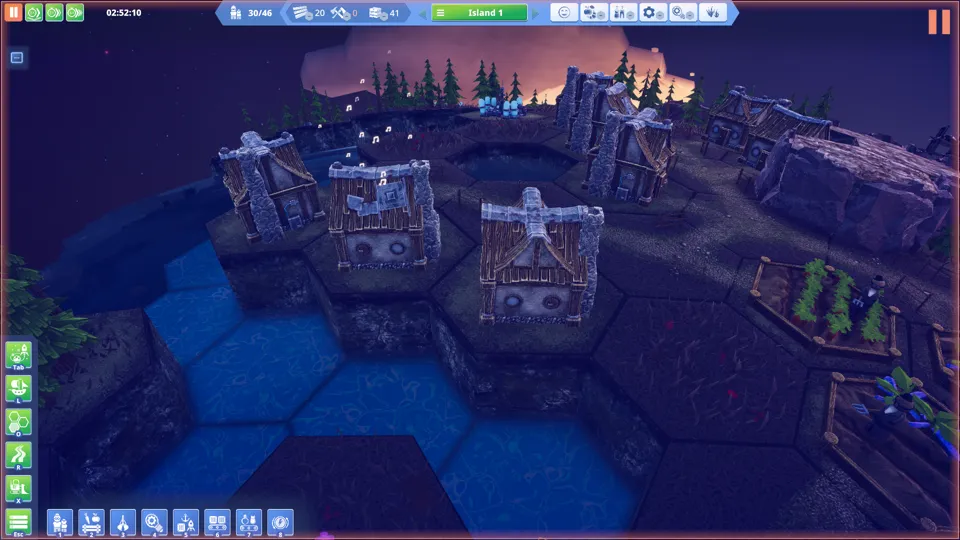Open the sailing ship menu button
The image size is (960, 540).
tap(19, 388)
